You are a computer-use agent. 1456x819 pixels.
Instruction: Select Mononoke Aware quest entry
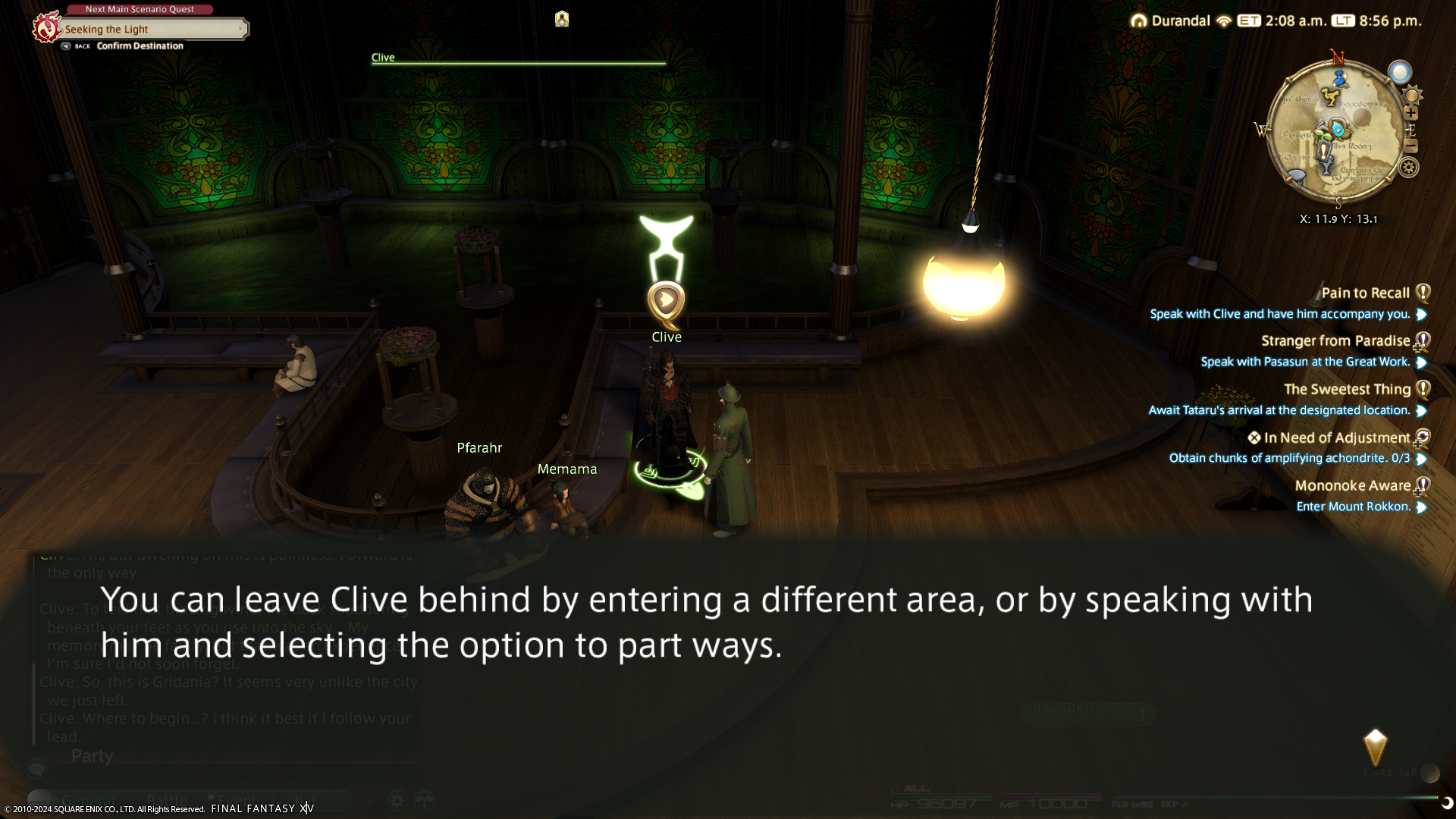(x=1352, y=485)
